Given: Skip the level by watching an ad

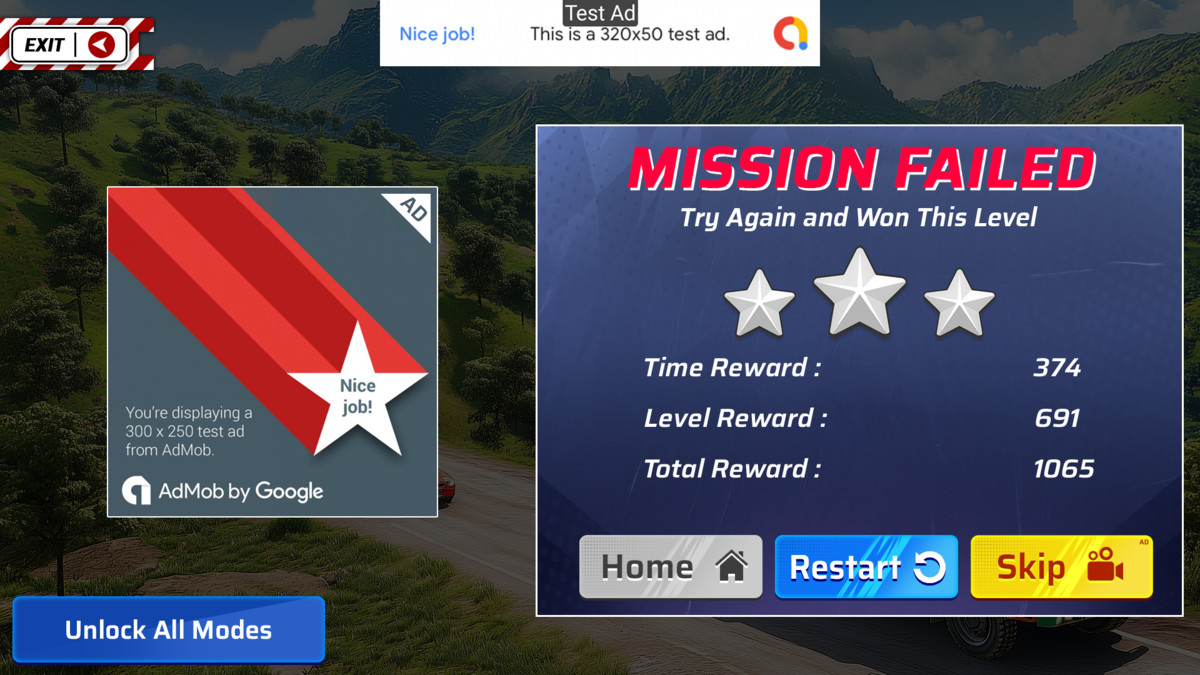Looking at the screenshot, I should point(1061,567).
